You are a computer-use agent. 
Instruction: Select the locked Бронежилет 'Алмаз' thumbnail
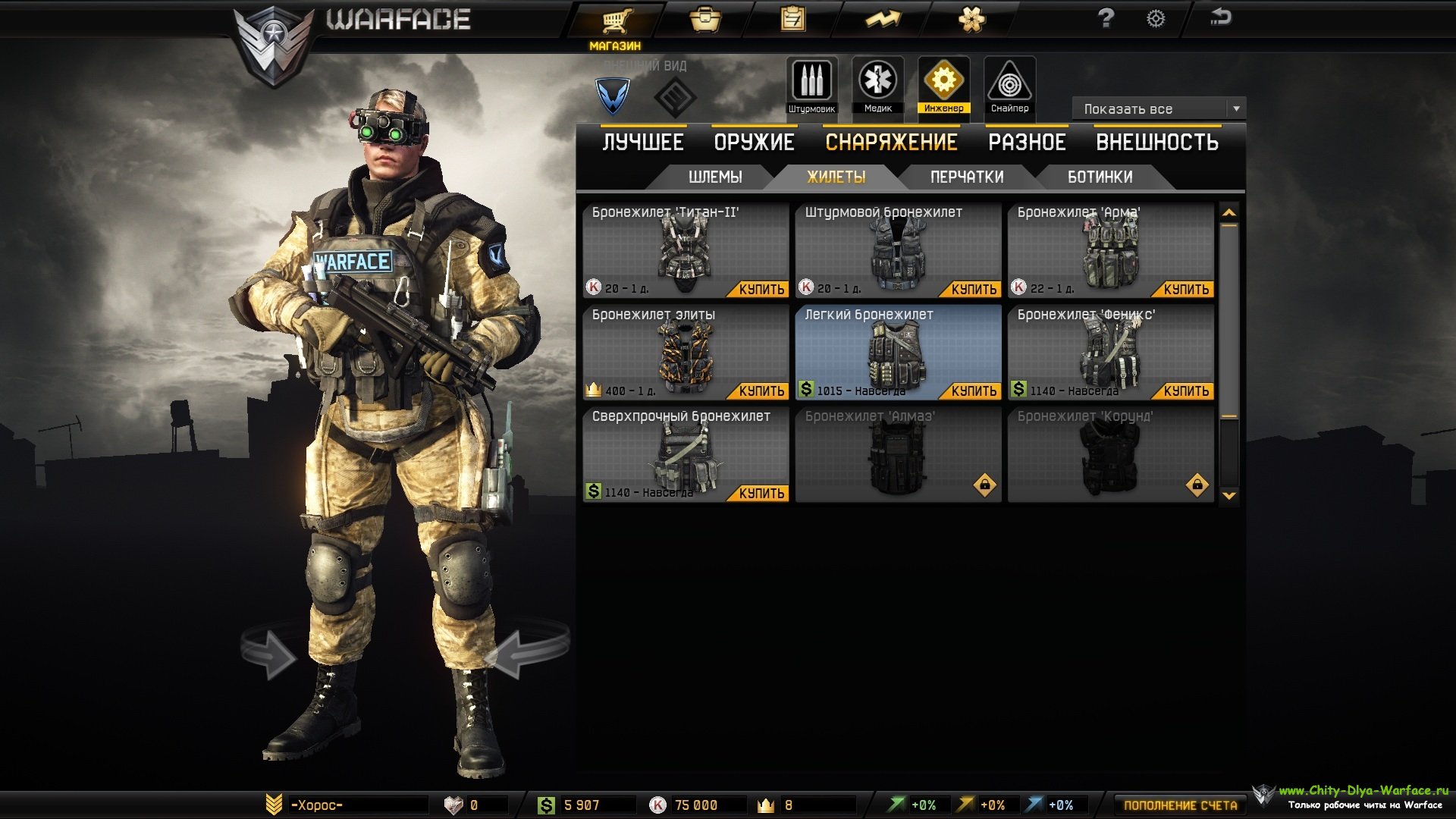(899, 455)
